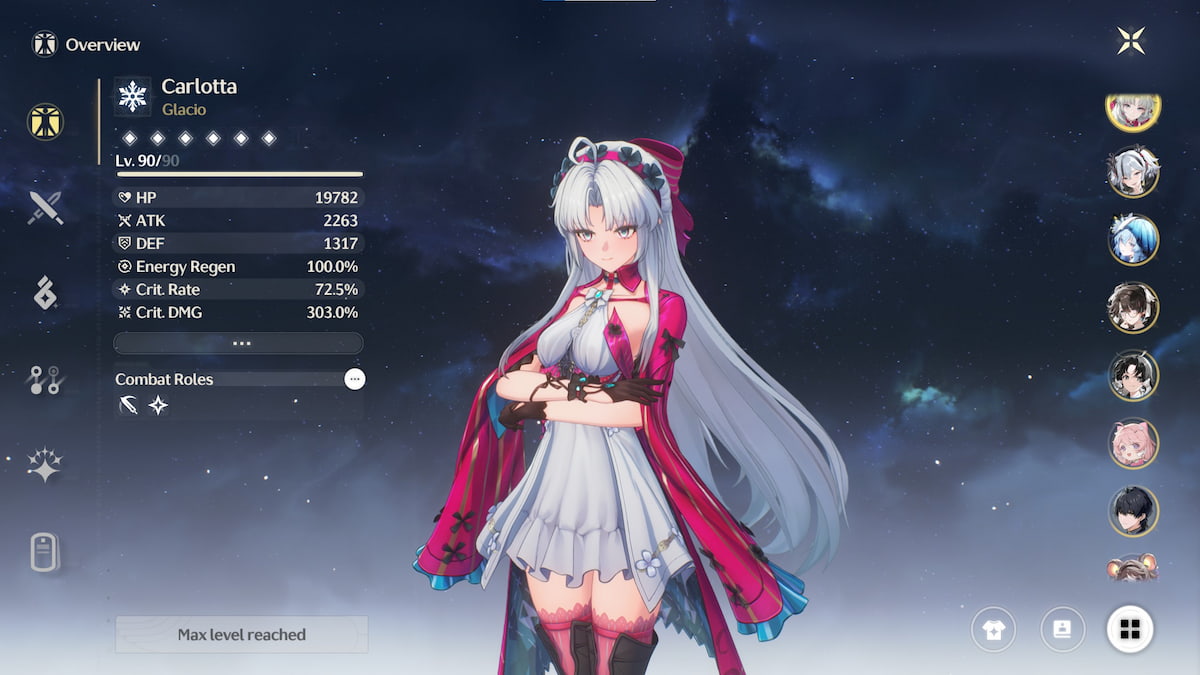The image size is (1200, 675).
Task: Click the Max level reached button
Action: (241, 634)
